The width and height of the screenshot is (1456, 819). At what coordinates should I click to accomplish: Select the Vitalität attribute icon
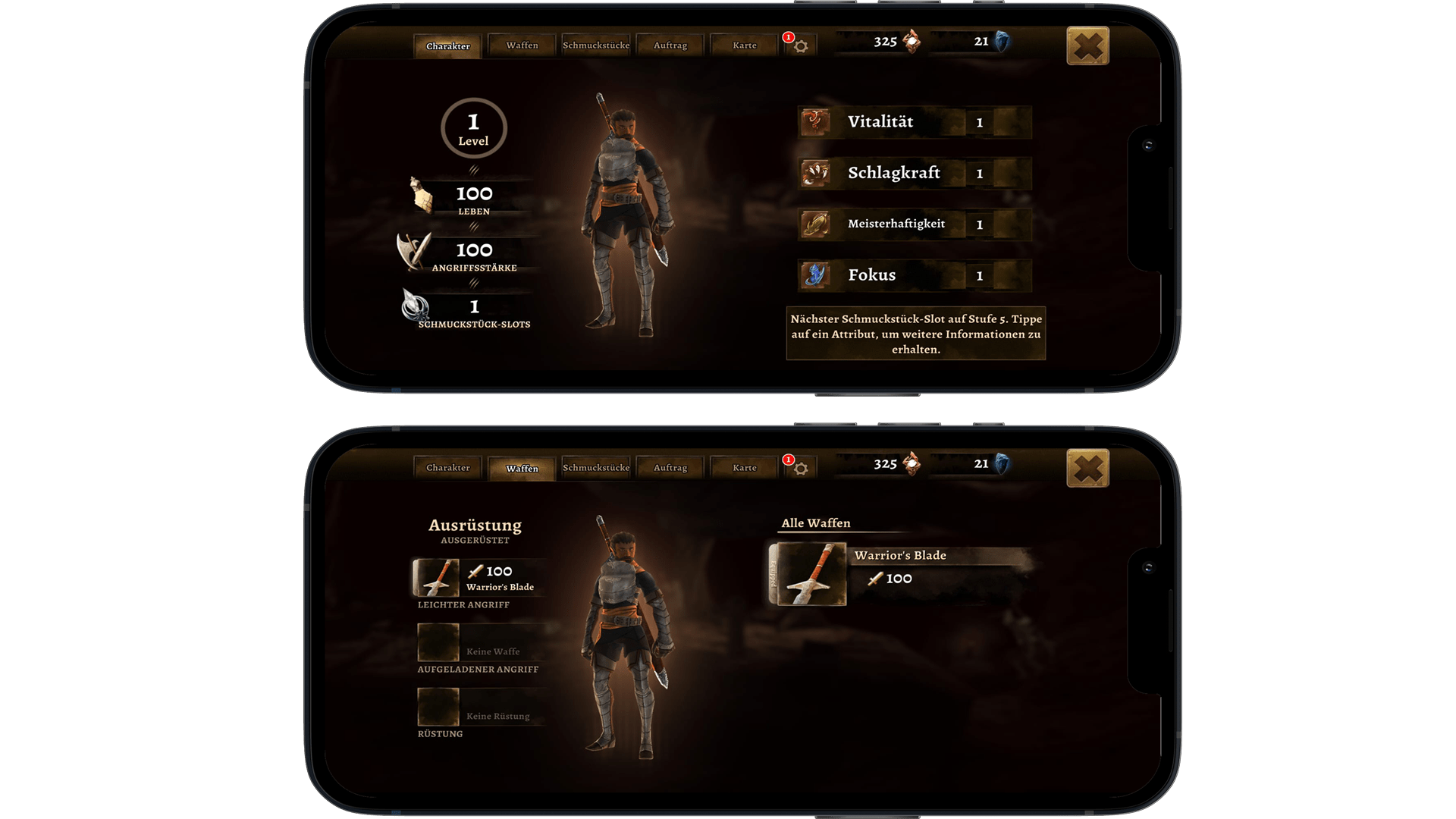coord(814,121)
